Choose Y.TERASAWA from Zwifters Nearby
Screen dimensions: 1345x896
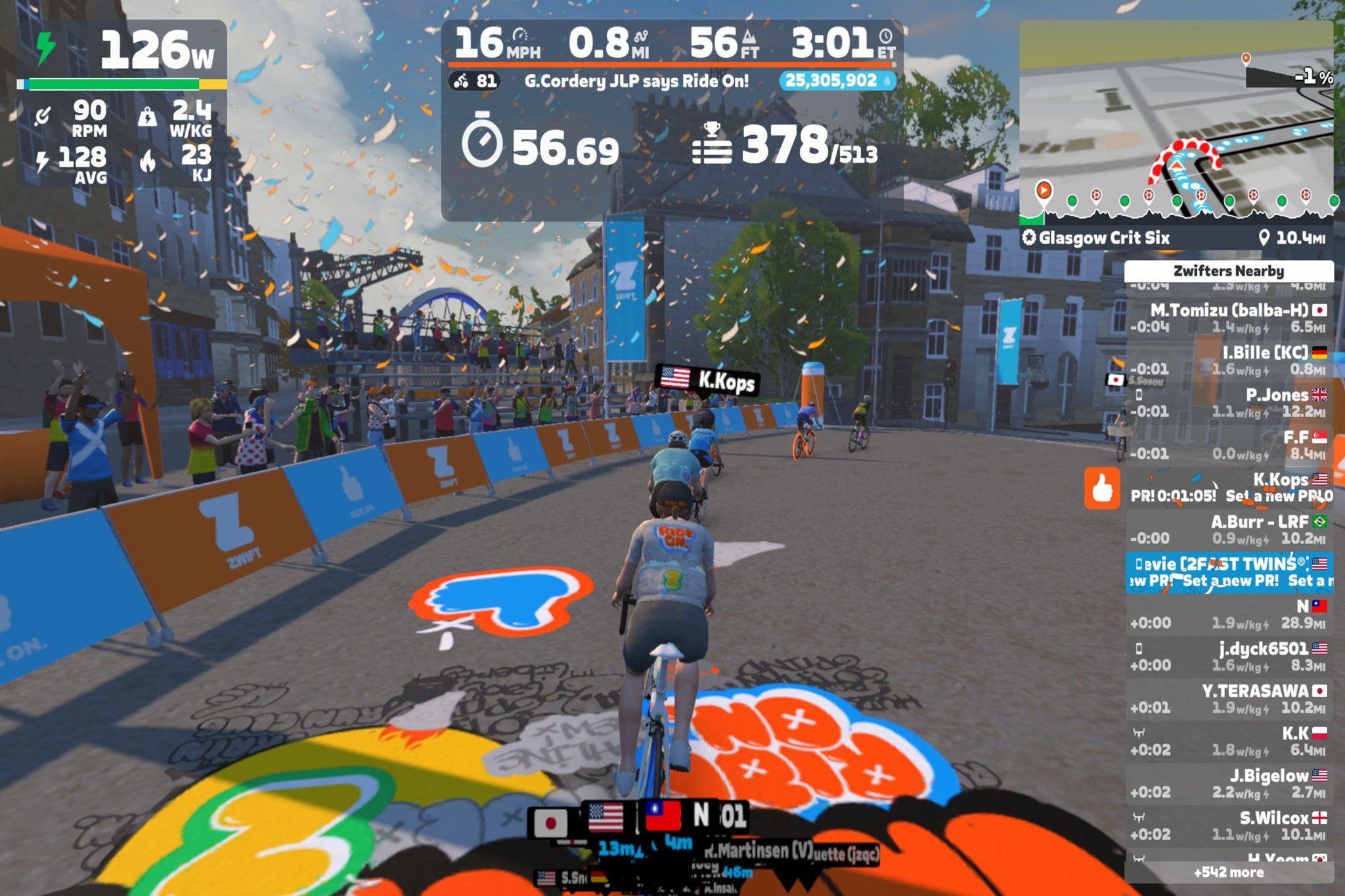(x=1228, y=698)
